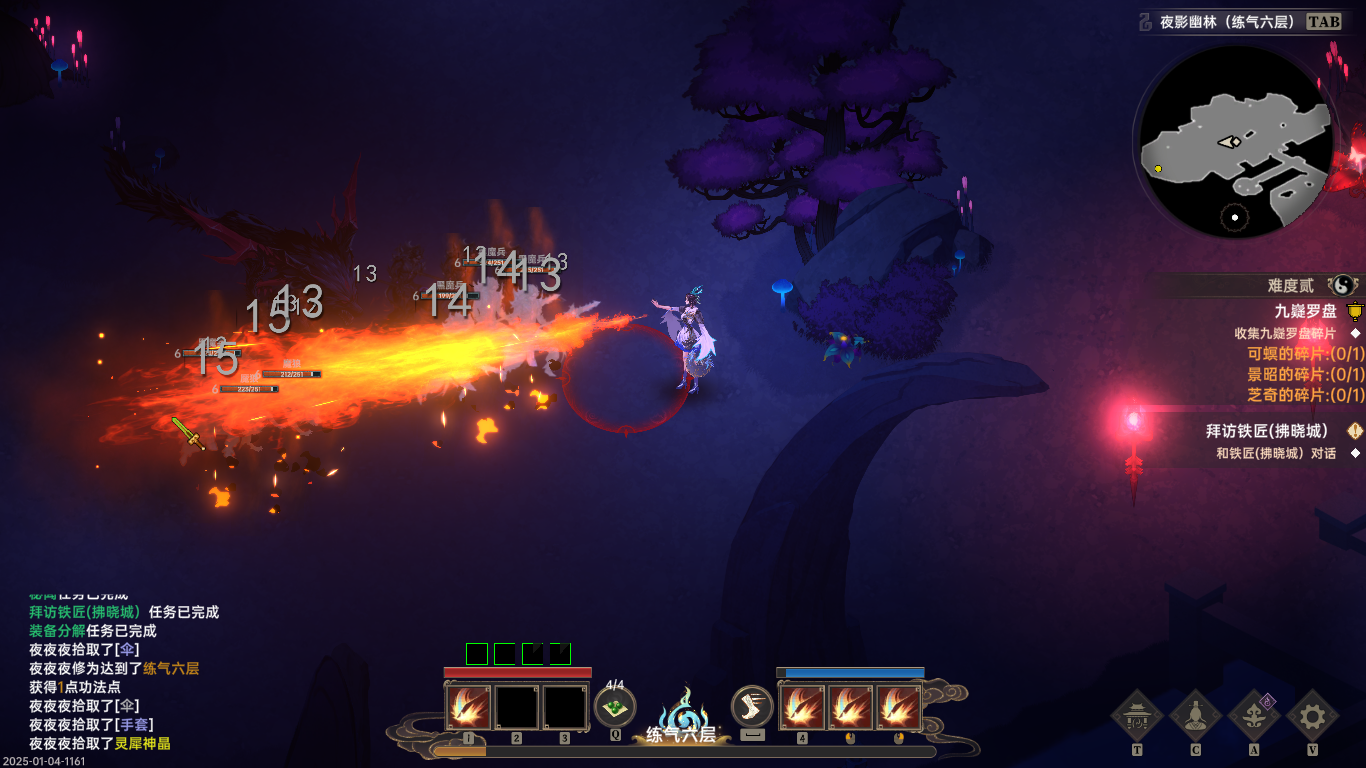This screenshot has height=768, width=1366.
Task: Open the circular minimap
Action: pos(1235,142)
